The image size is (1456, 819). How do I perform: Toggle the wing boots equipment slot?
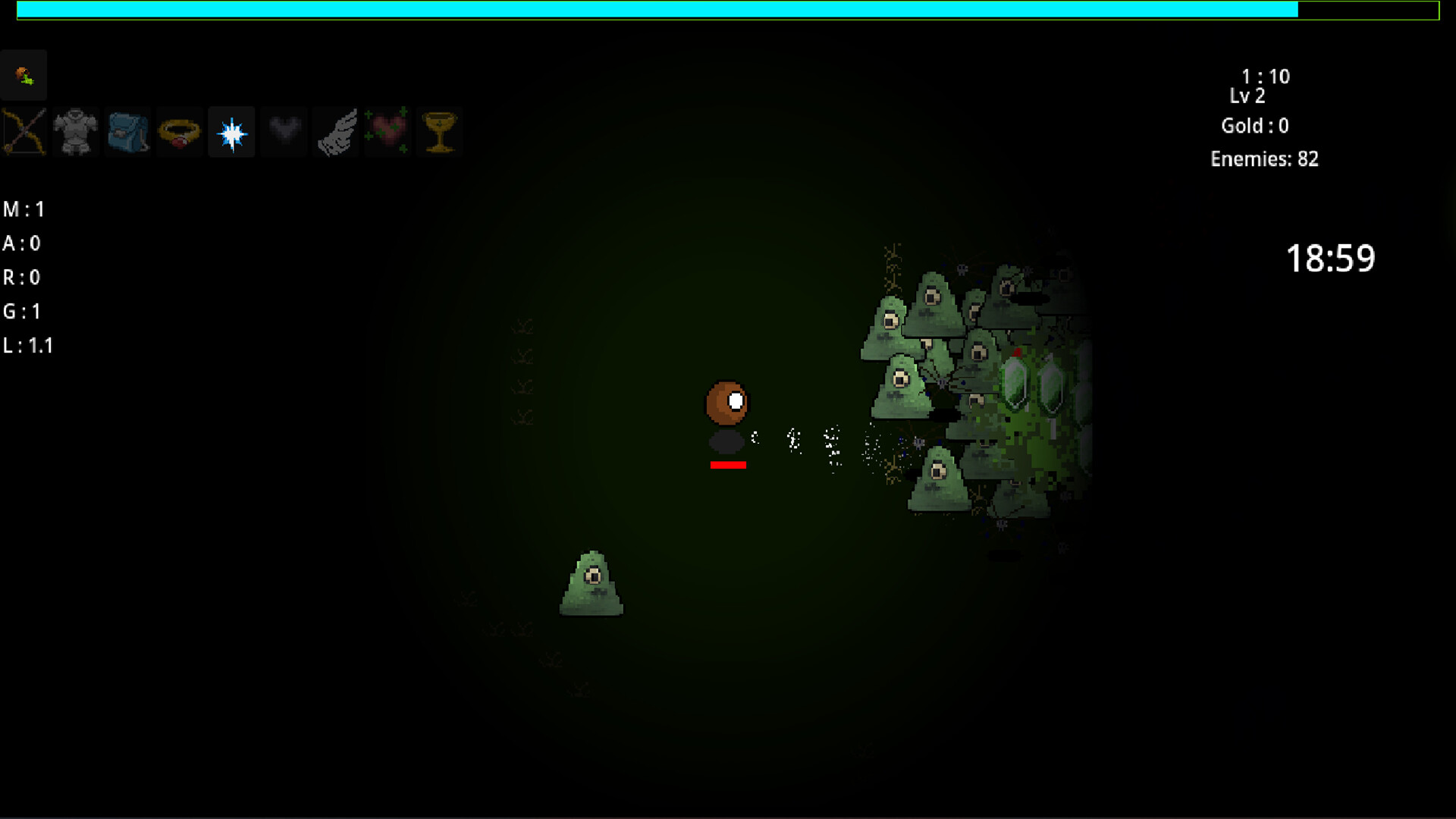tap(336, 131)
